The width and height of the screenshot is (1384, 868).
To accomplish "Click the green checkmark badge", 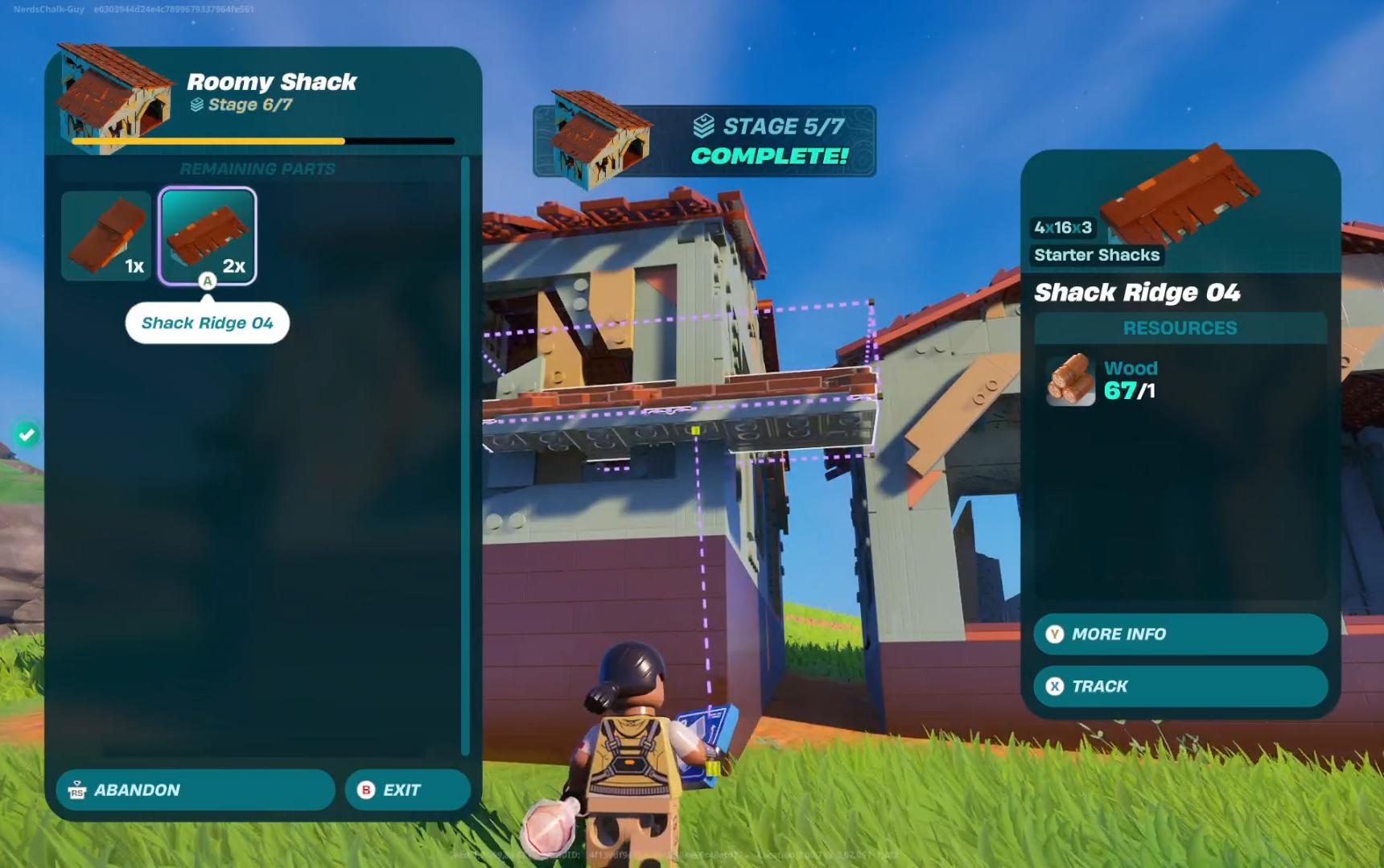I will 27,434.
